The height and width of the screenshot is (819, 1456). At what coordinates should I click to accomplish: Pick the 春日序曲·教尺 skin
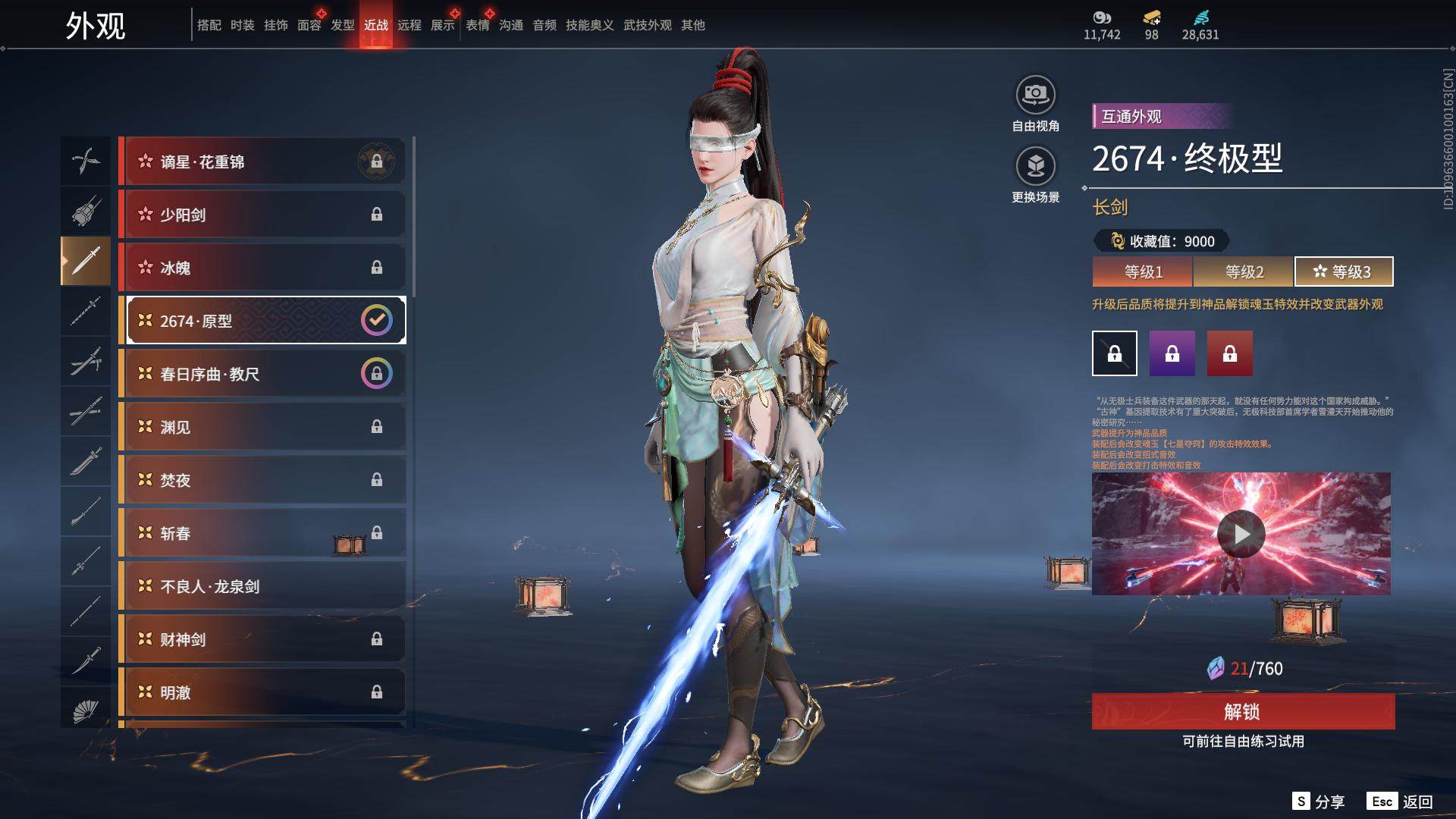pyautogui.click(x=262, y=374)
